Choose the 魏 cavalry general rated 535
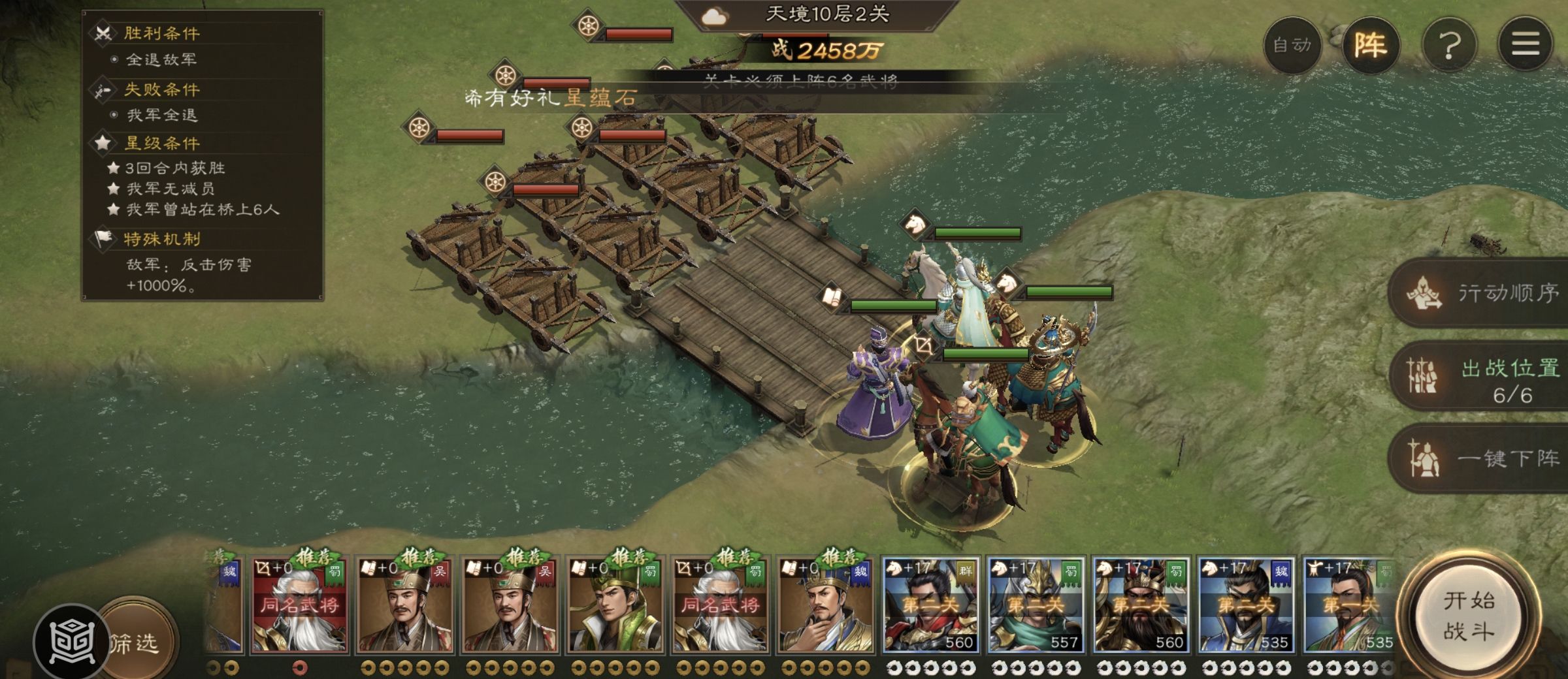 click(x=1246, y=605)
